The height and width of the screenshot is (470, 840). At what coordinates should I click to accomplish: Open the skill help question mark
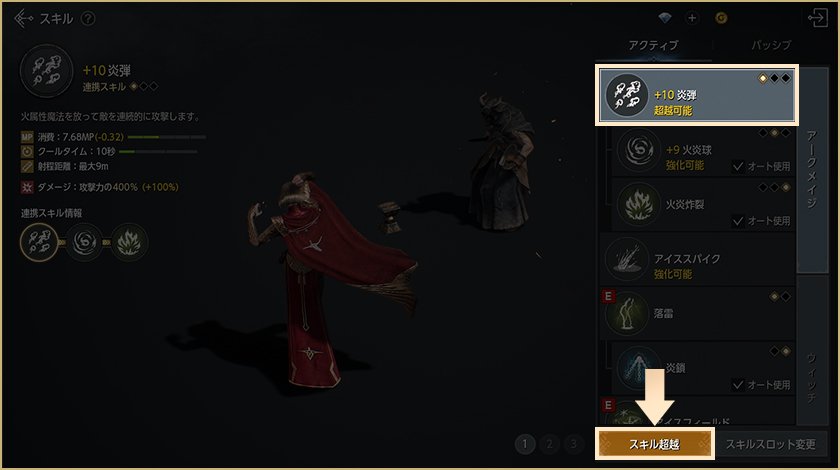(x=88, y=19)
